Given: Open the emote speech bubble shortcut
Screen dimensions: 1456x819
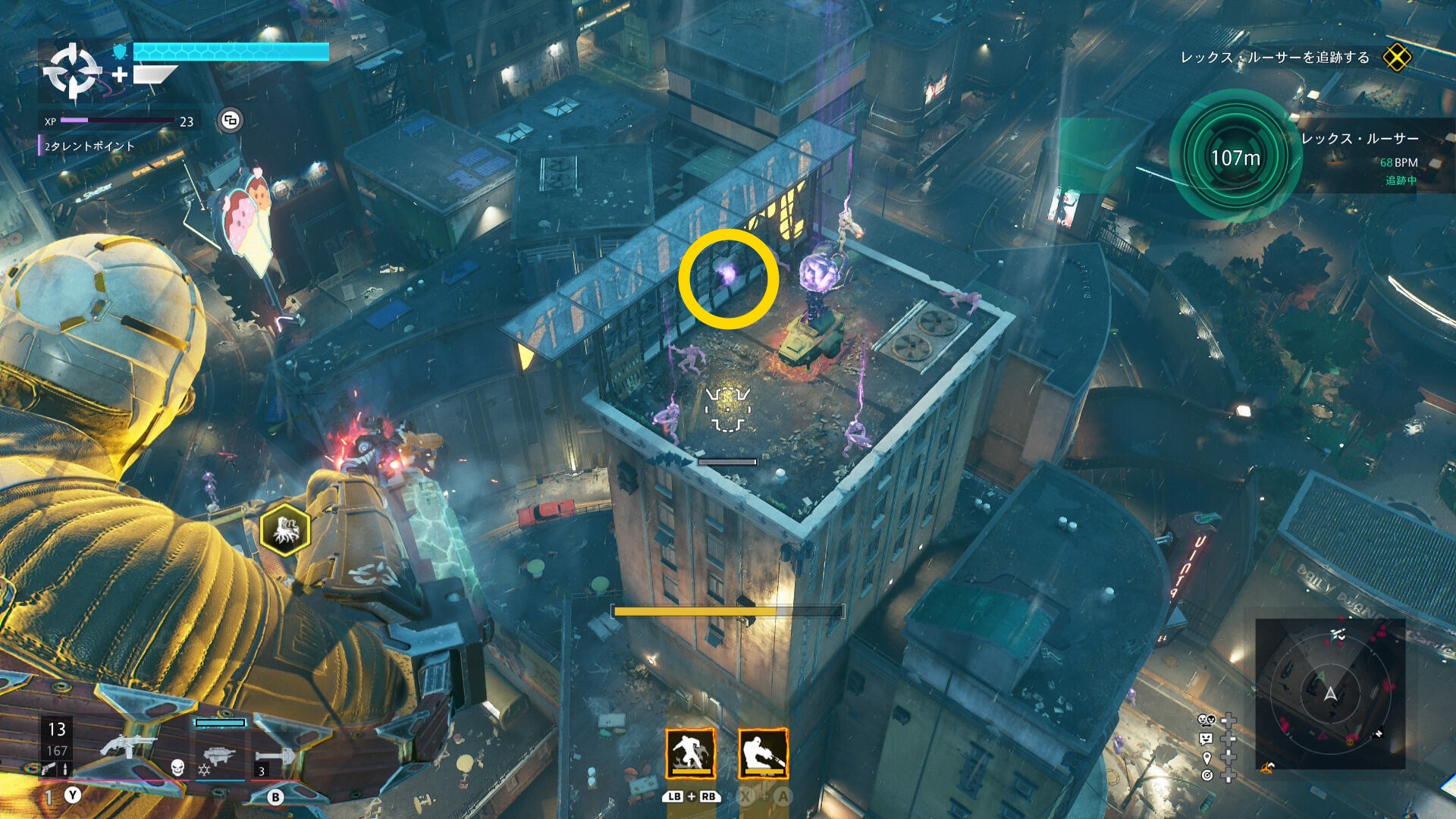Looking at the screenshot, I should (x=1206, y=739).
